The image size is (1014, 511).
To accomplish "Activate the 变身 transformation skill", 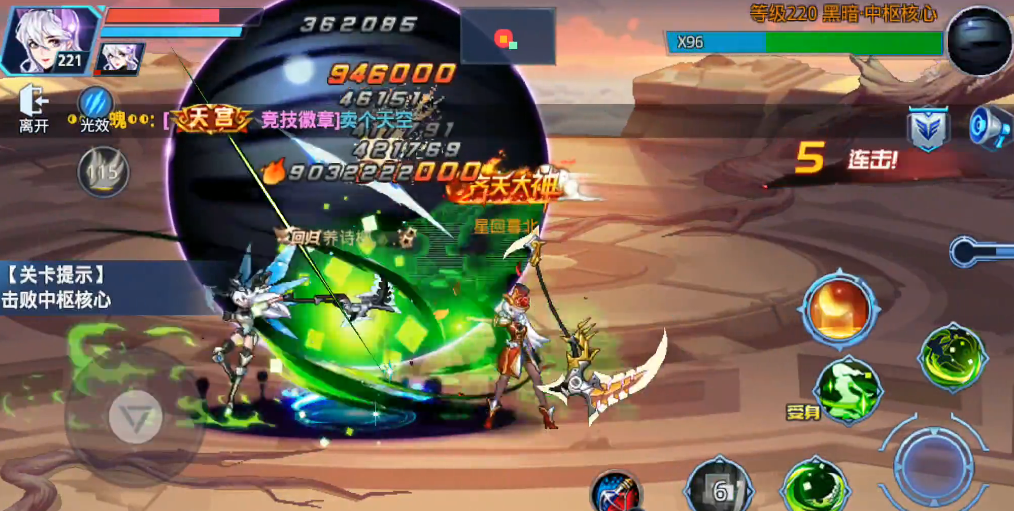I will (845, 388).
